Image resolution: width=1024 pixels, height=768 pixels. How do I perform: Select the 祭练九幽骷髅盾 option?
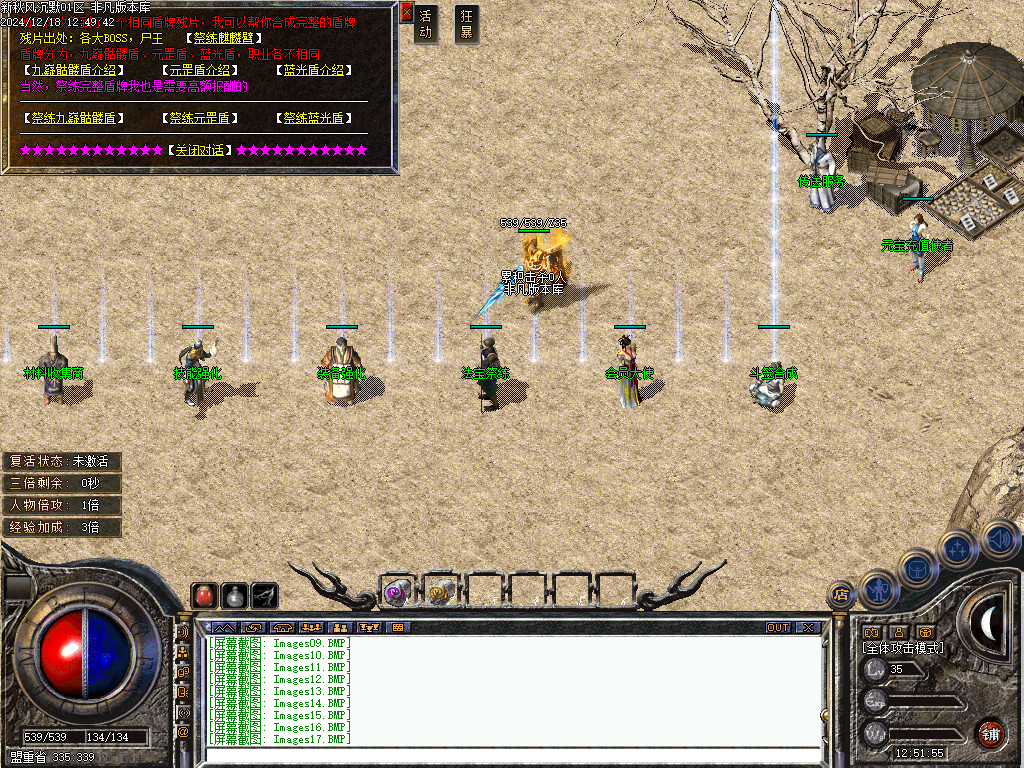coord(74,118)
